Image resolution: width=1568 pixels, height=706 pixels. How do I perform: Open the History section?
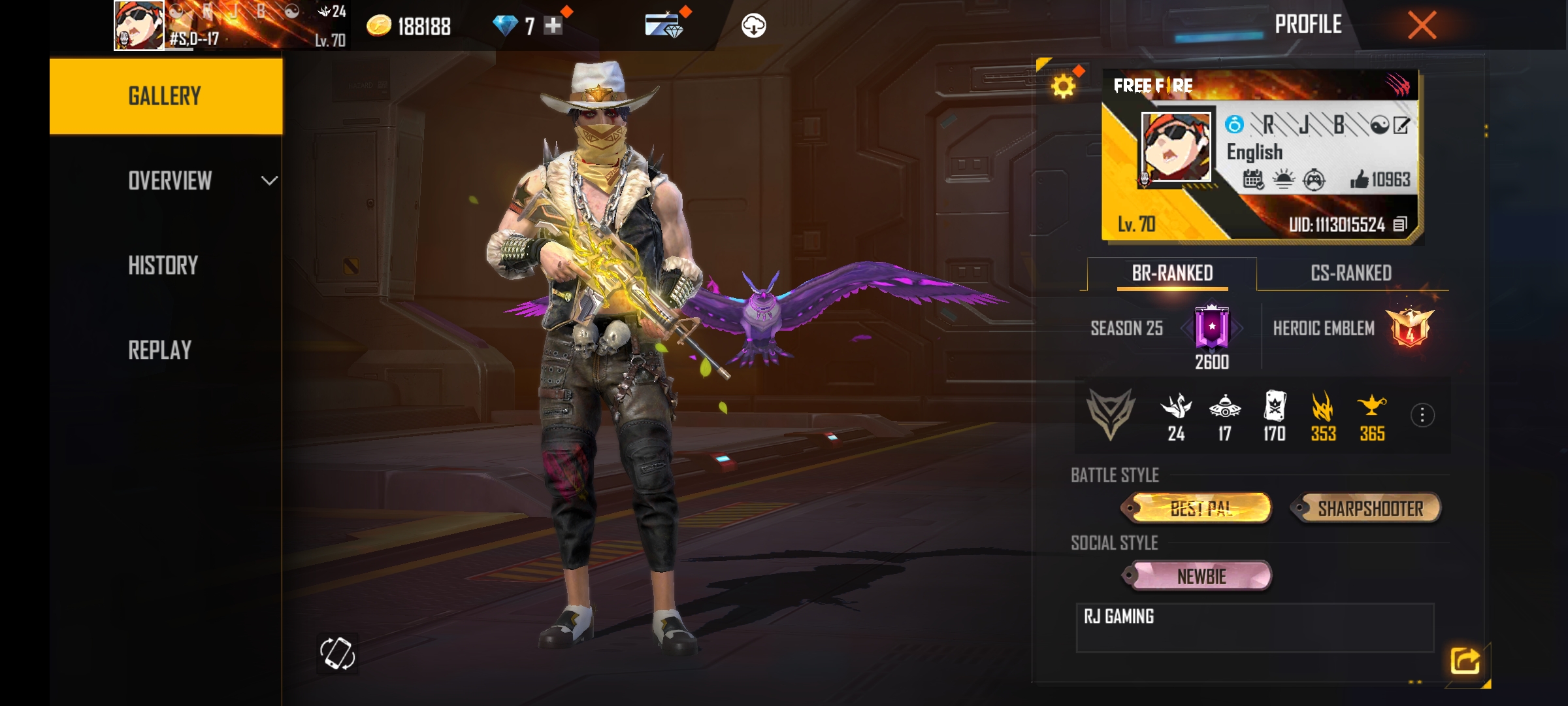tap(163, 265)
